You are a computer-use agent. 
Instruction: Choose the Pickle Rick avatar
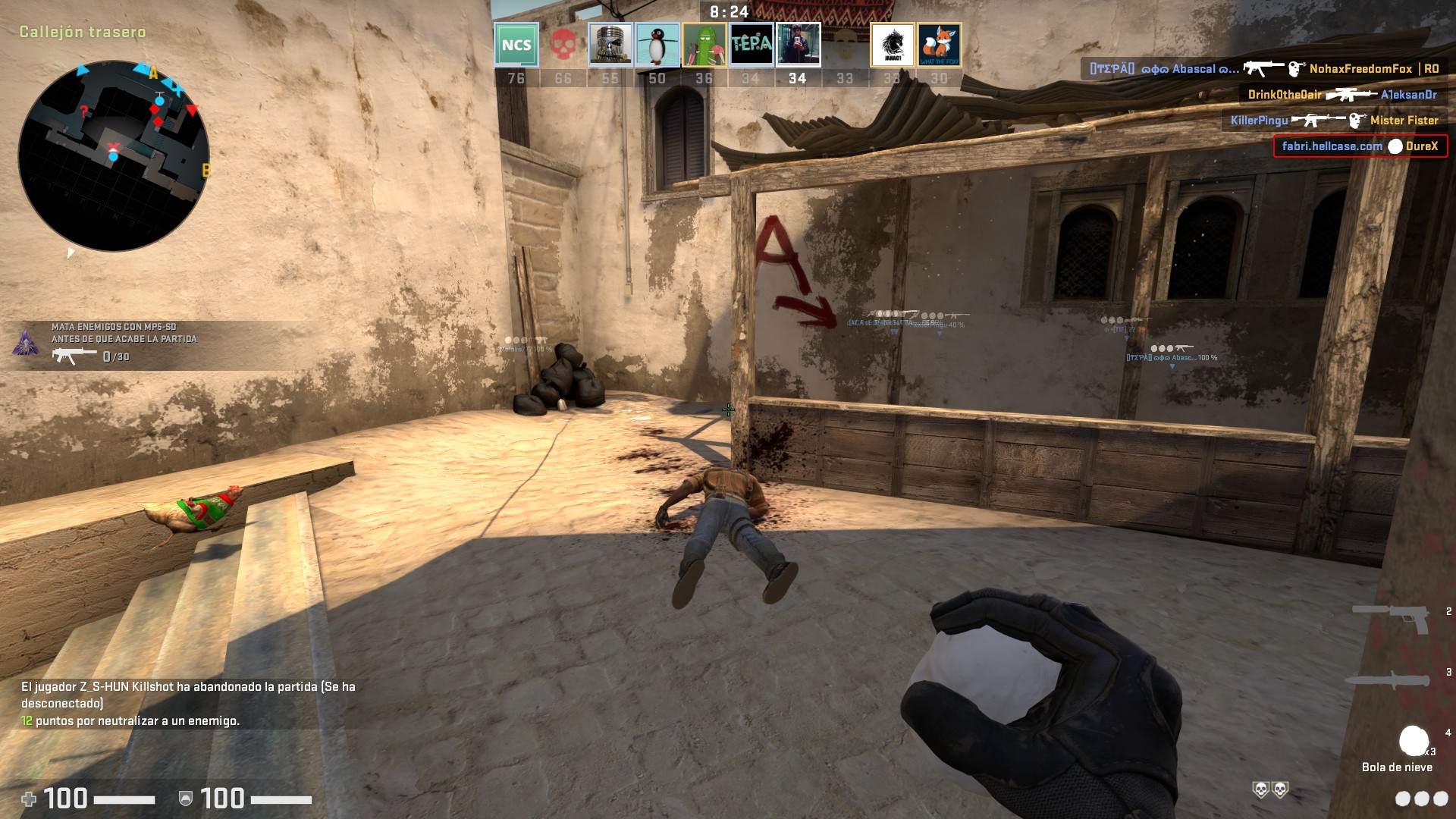coord(704,45)
